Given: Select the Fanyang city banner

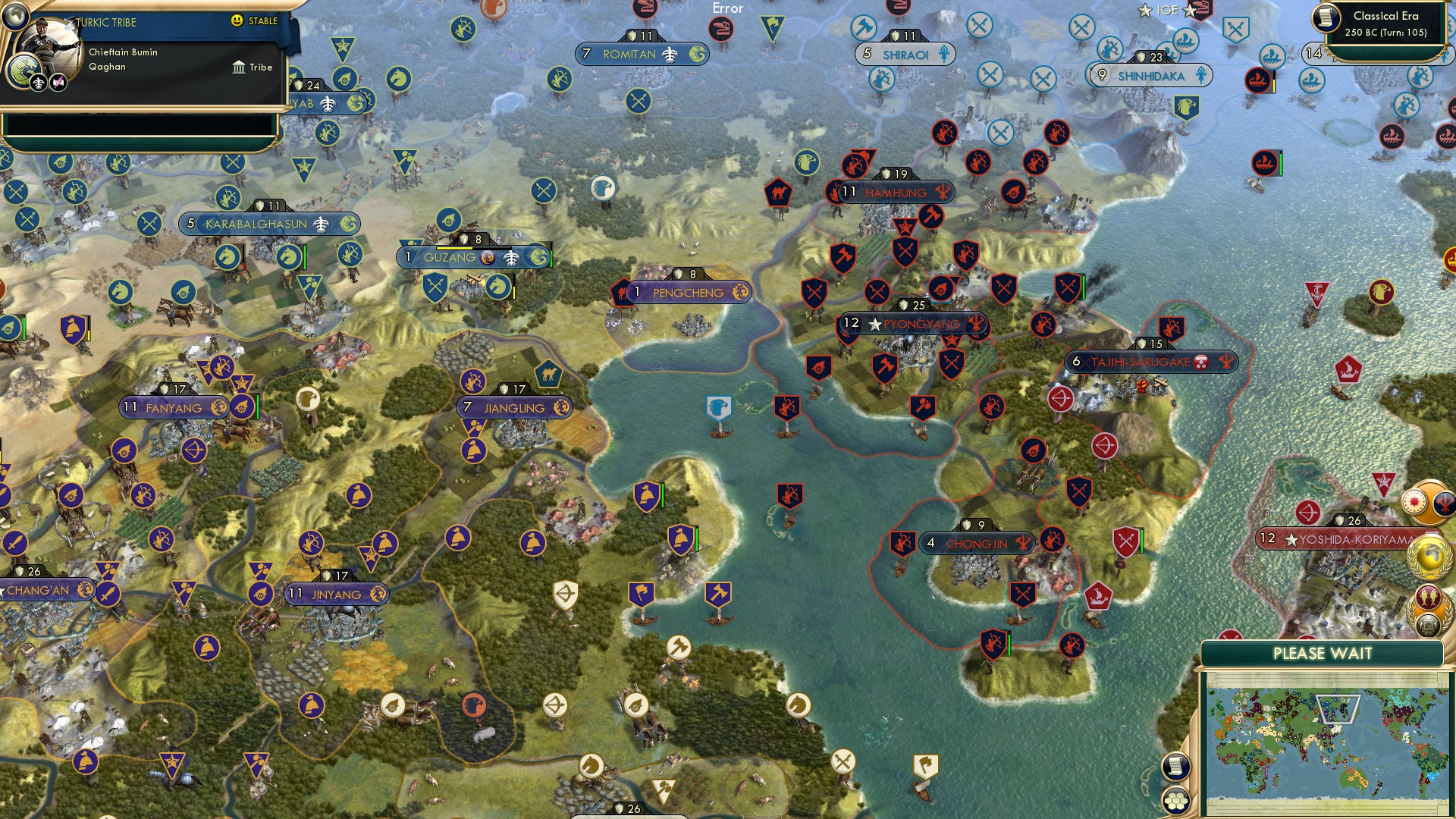Looking at the screenshot, I should (x=173, y=408).
